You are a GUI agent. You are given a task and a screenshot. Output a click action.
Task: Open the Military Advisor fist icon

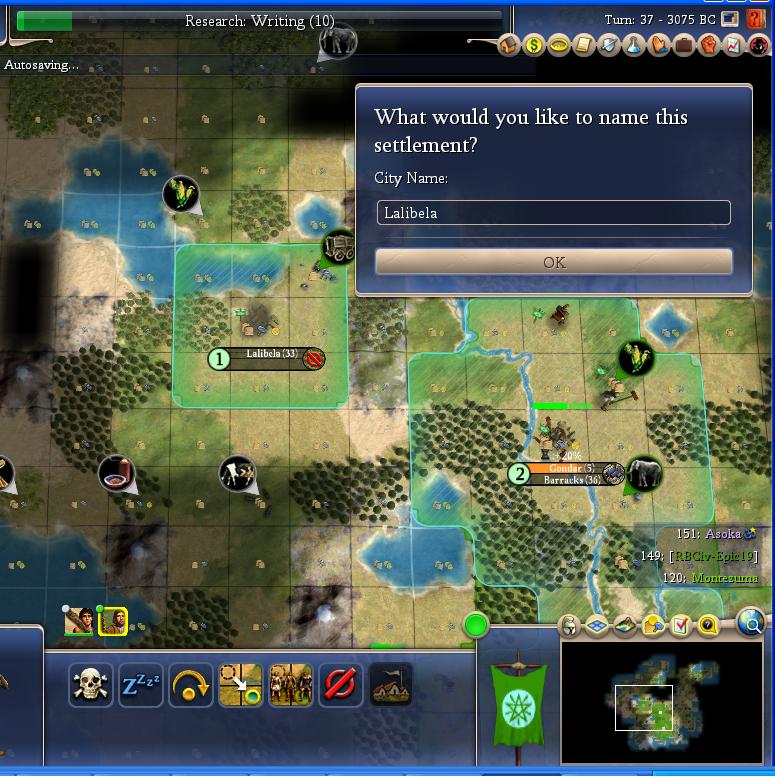(x=709, y=45)
